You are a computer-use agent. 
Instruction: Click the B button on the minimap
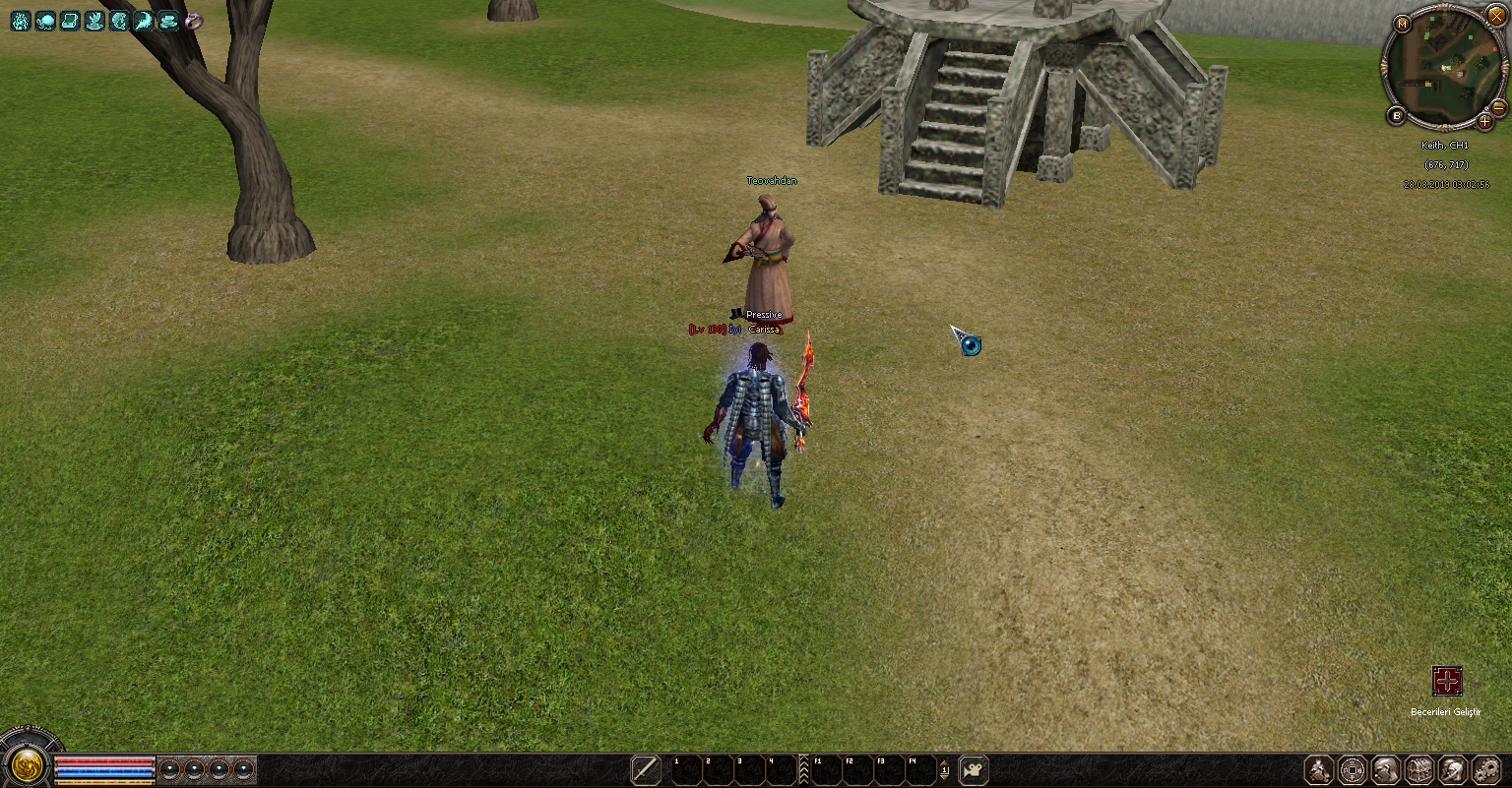pos(1396,116)
